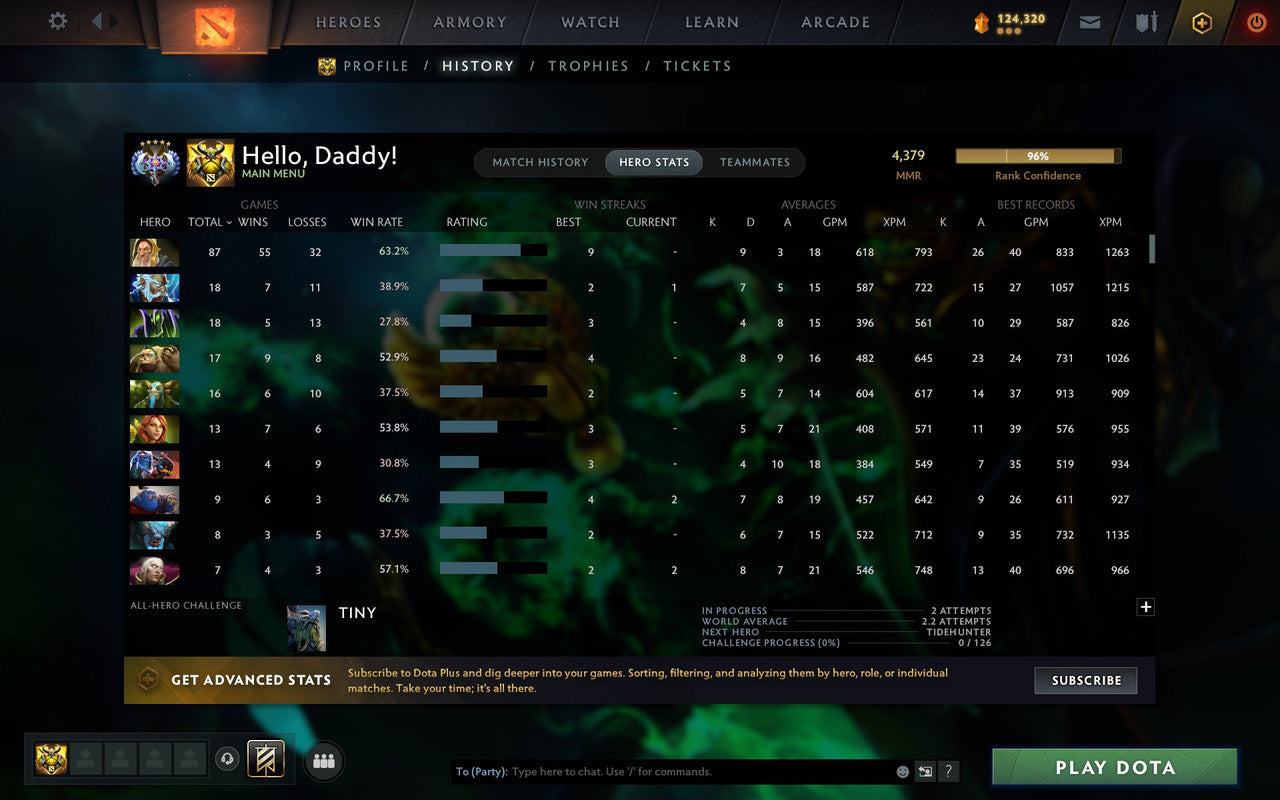This screenshot has width=1280, height=800.
Task: Open the chat channel selector next to emoticon
Action: tap(925, 771)
